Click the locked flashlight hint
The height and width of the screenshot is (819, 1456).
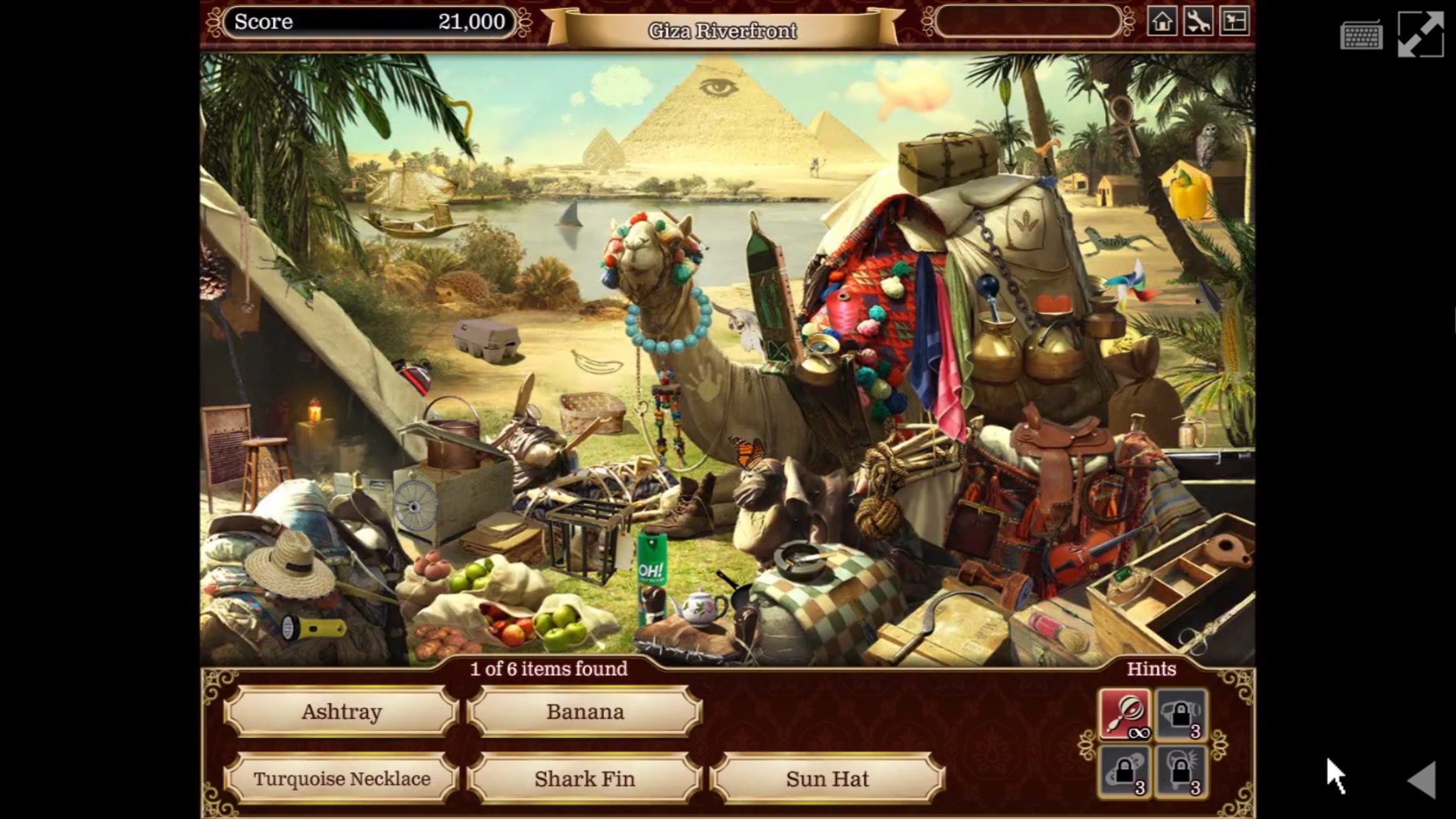[1181, 714]
